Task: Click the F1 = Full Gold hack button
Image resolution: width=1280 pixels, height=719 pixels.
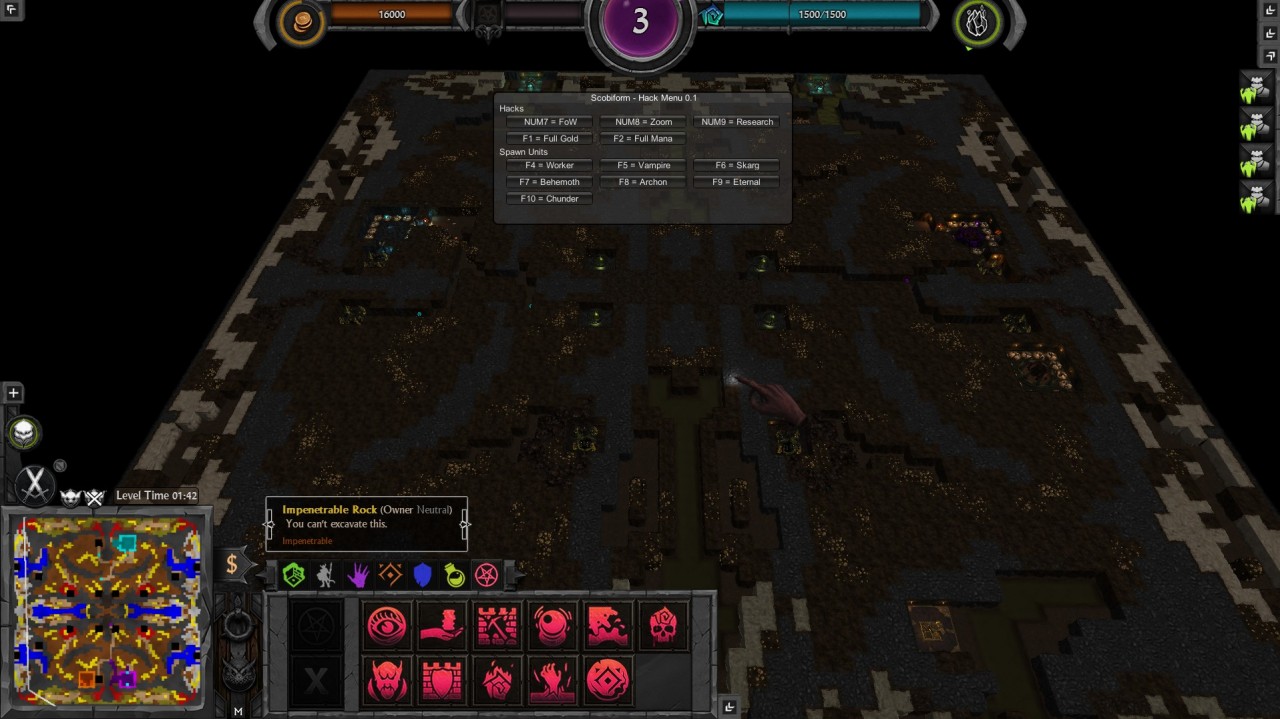Action: (549, 139)
